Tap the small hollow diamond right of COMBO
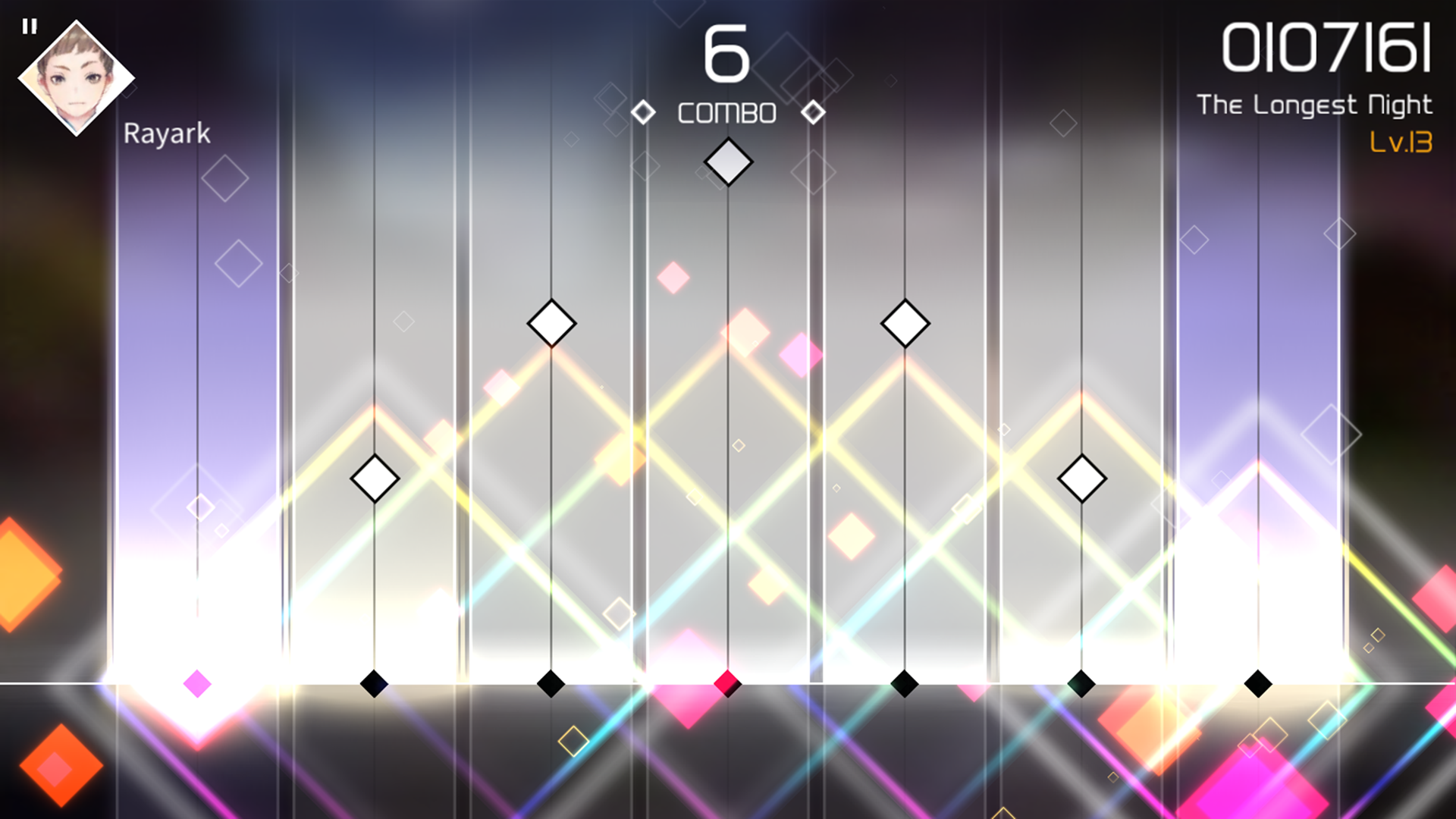Screen dimensions: 1456x819 point(814,111)
